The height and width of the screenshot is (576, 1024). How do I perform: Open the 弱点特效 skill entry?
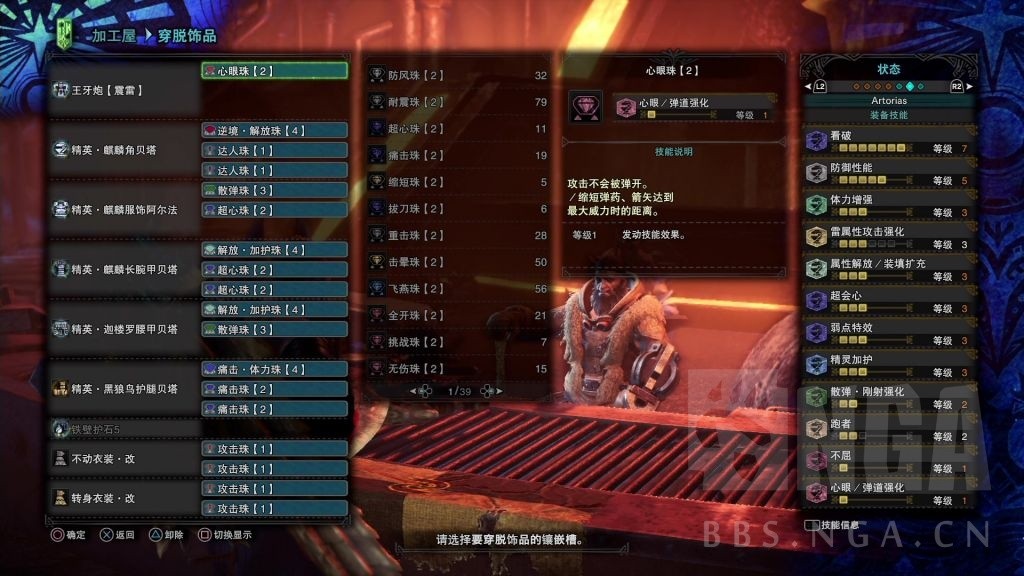point(889,333)
